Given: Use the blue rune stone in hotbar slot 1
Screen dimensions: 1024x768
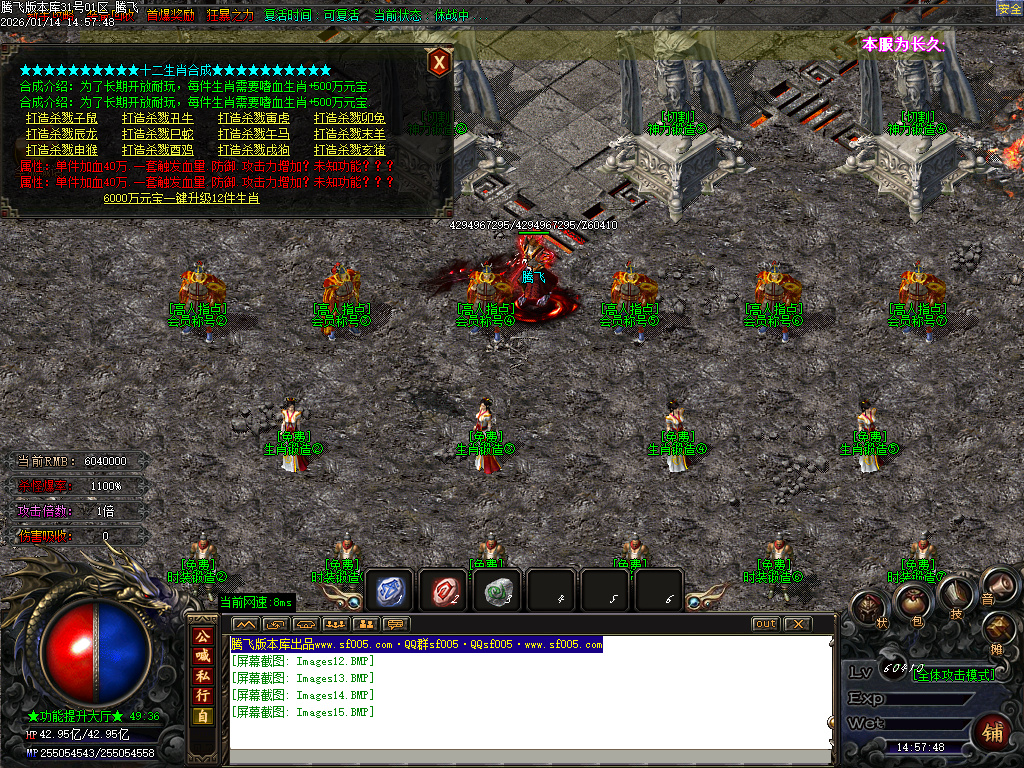Looking at the screenshot, I should (389, 591).
